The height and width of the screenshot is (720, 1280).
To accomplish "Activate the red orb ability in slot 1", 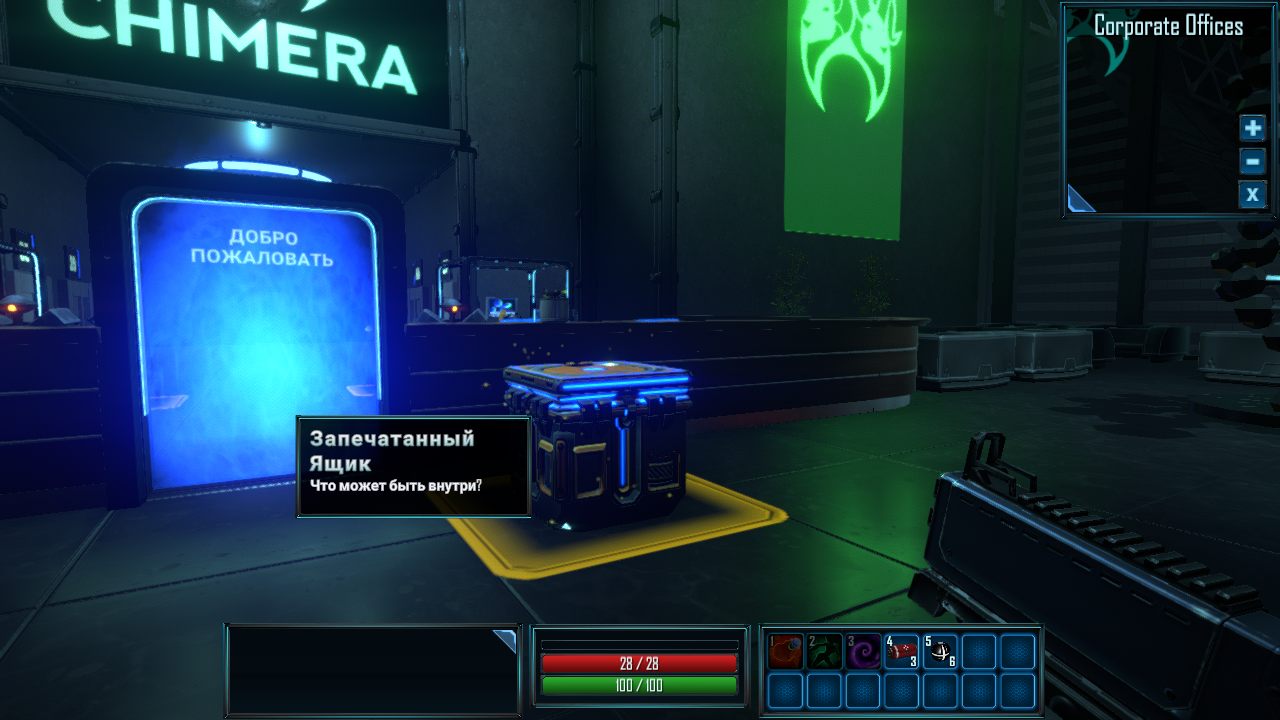I will (x=785, y=651).
